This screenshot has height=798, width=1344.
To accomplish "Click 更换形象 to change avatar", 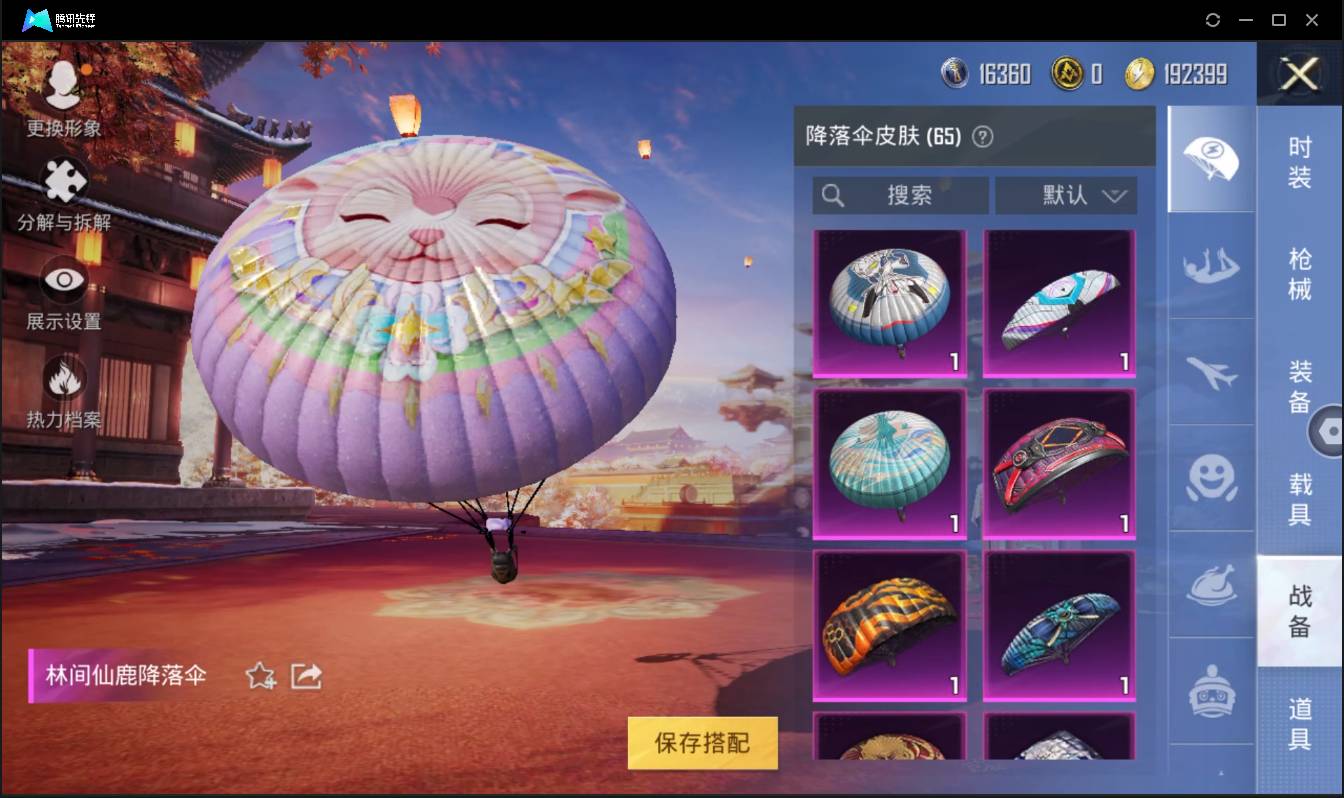I will 64,90.
